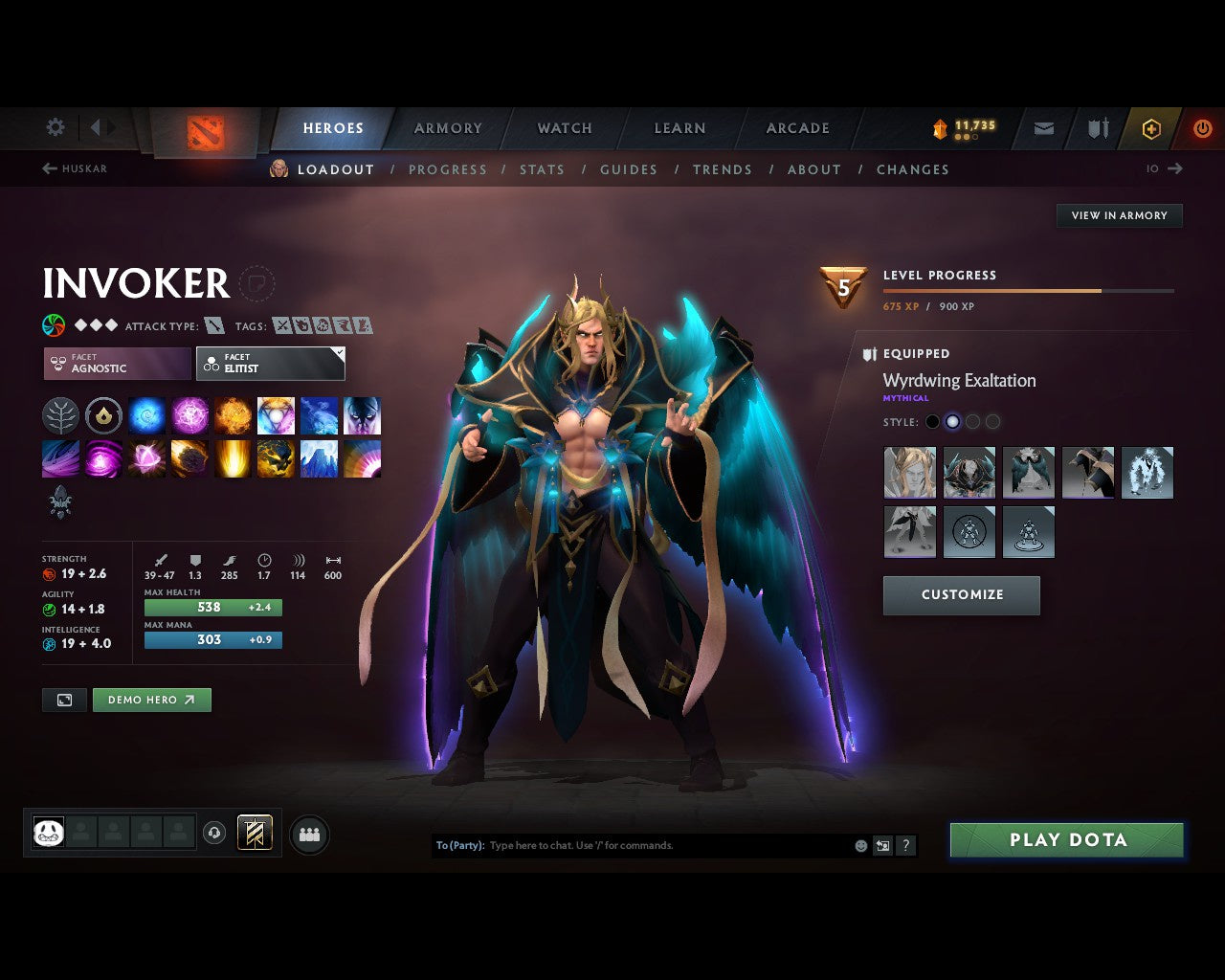Quit using the red power button

click(x=1202, y=128)
